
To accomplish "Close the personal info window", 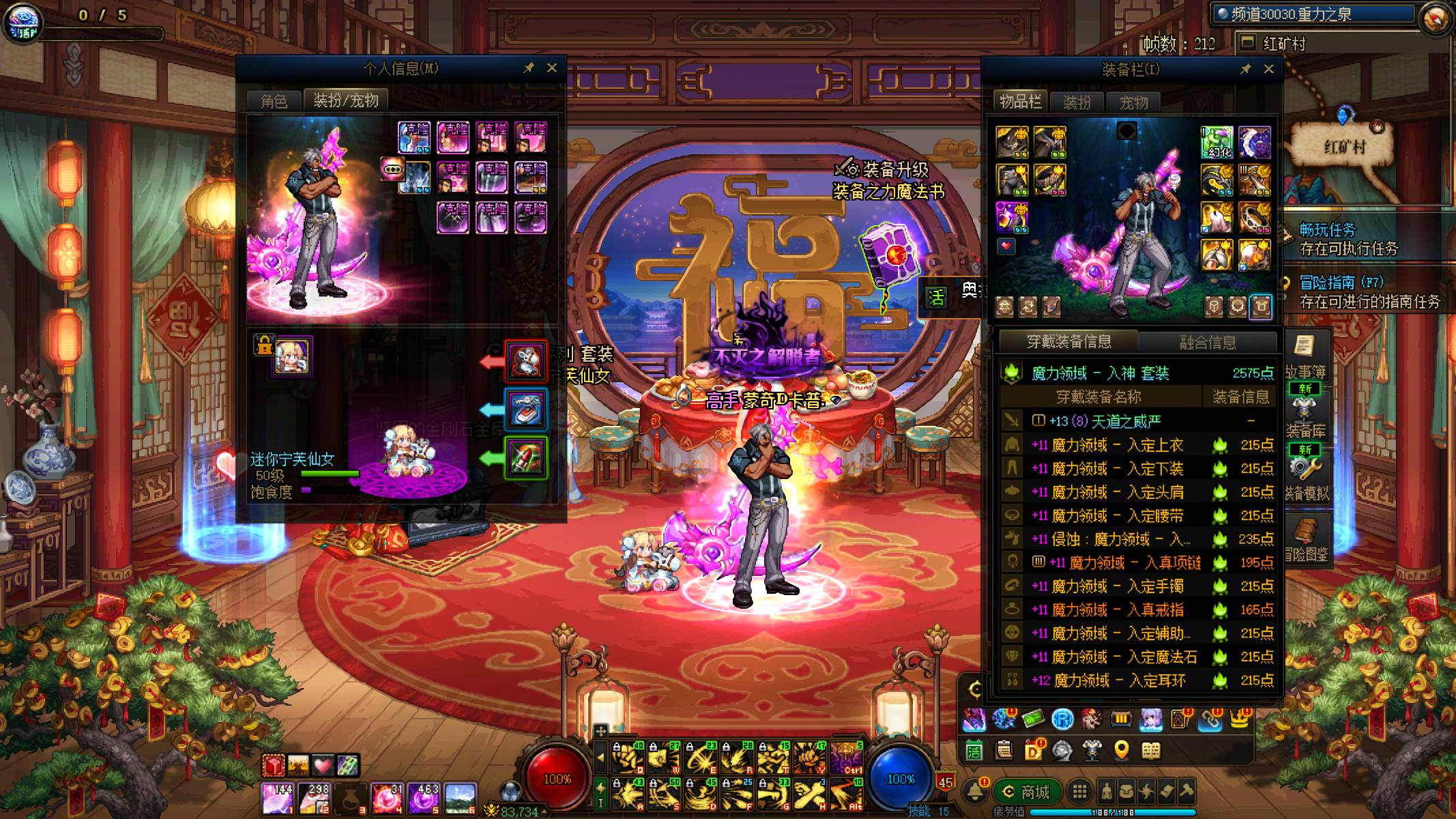I will (552, 68).
